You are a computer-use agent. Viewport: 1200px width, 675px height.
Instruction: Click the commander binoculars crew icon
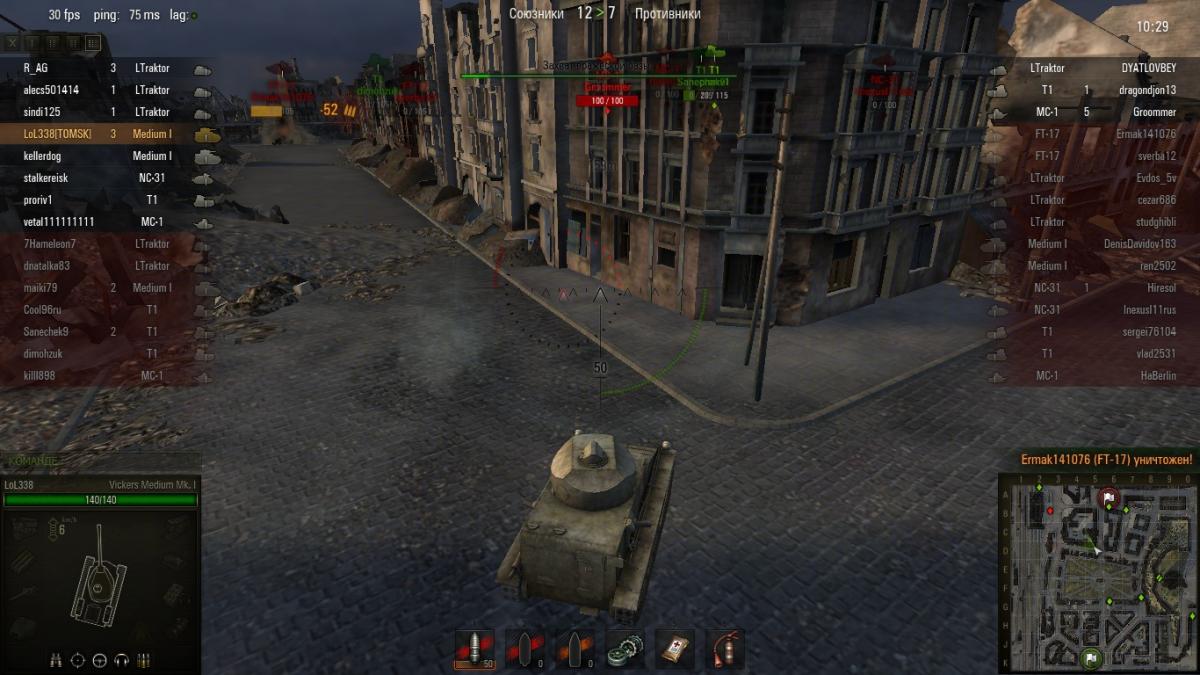pos(56,660)
